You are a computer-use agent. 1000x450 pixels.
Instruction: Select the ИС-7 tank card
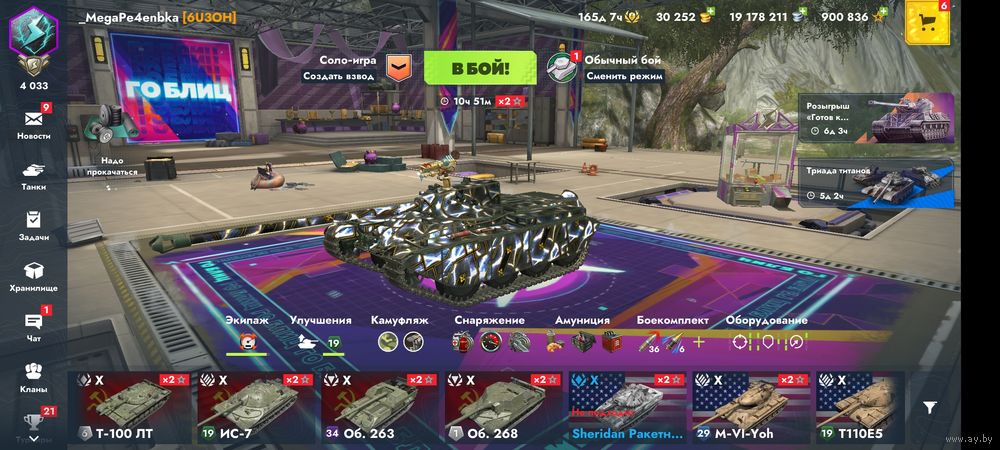(254, 408)
